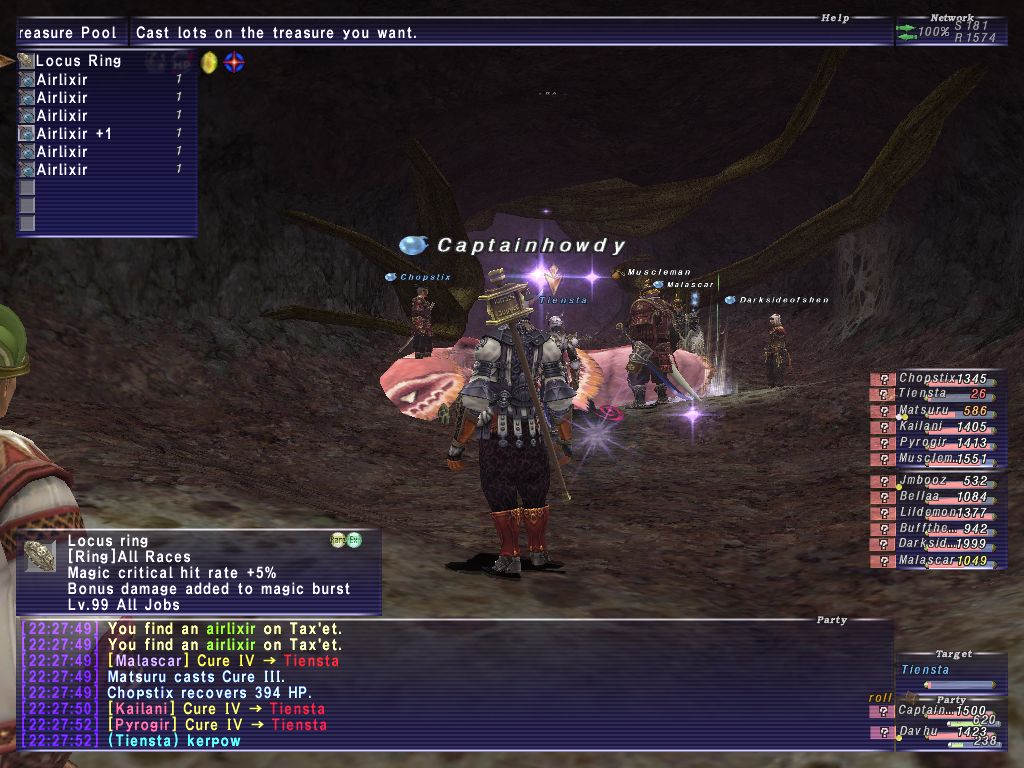Open the Locus ring item description panel
Viewport: 1024px width, 768px height.
[x=200, y=573]
